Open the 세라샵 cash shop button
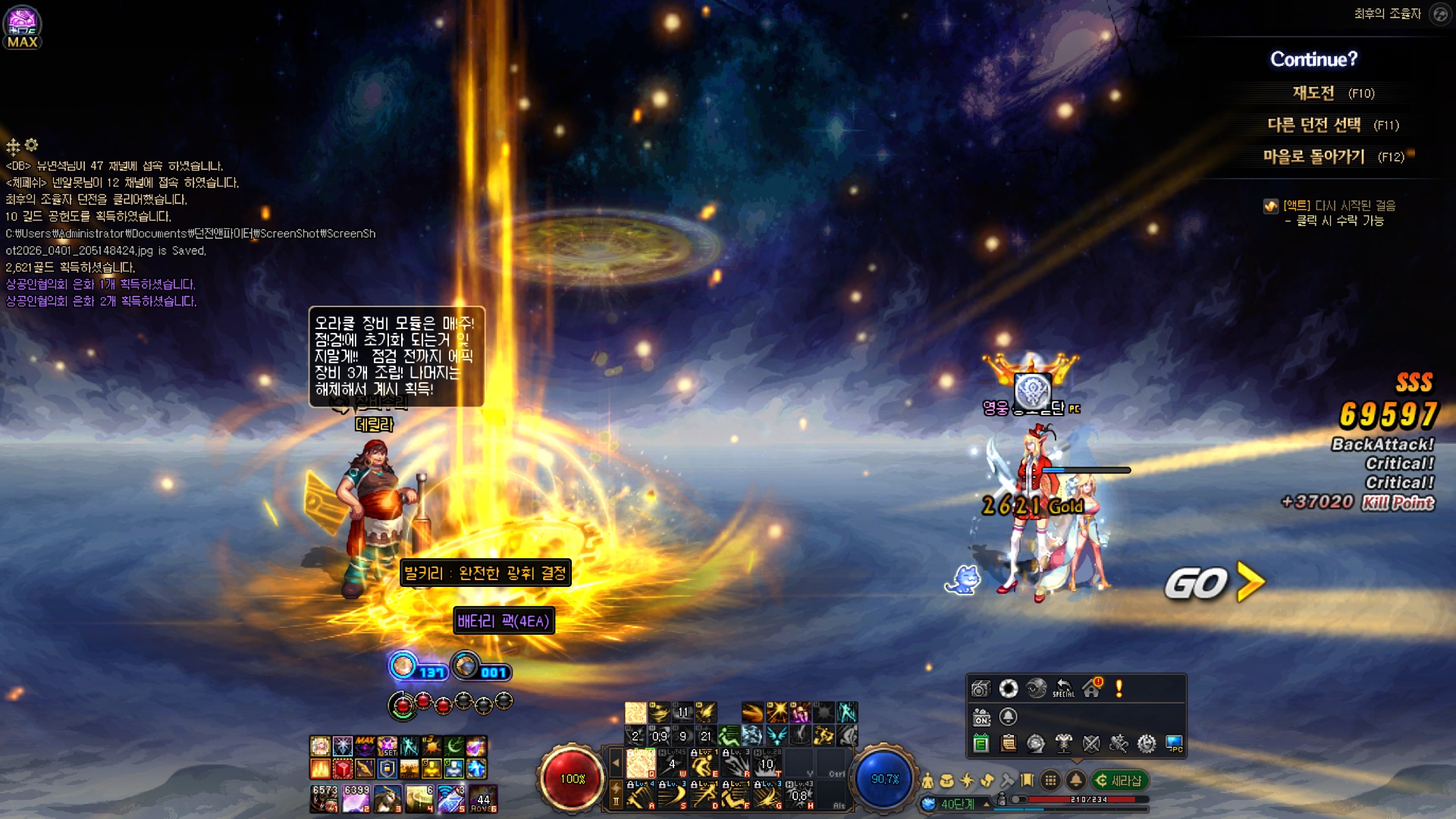The width and height of the screenshot is (1456, 819). (x=1119, y=780)
